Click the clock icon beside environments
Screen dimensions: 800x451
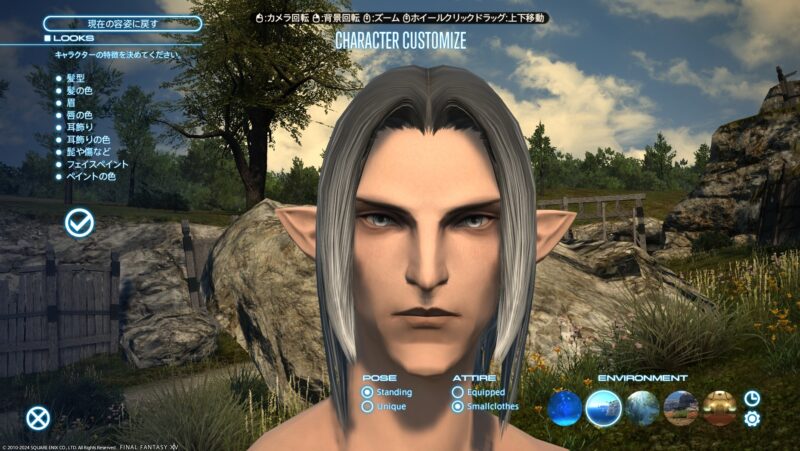point(752,398)
